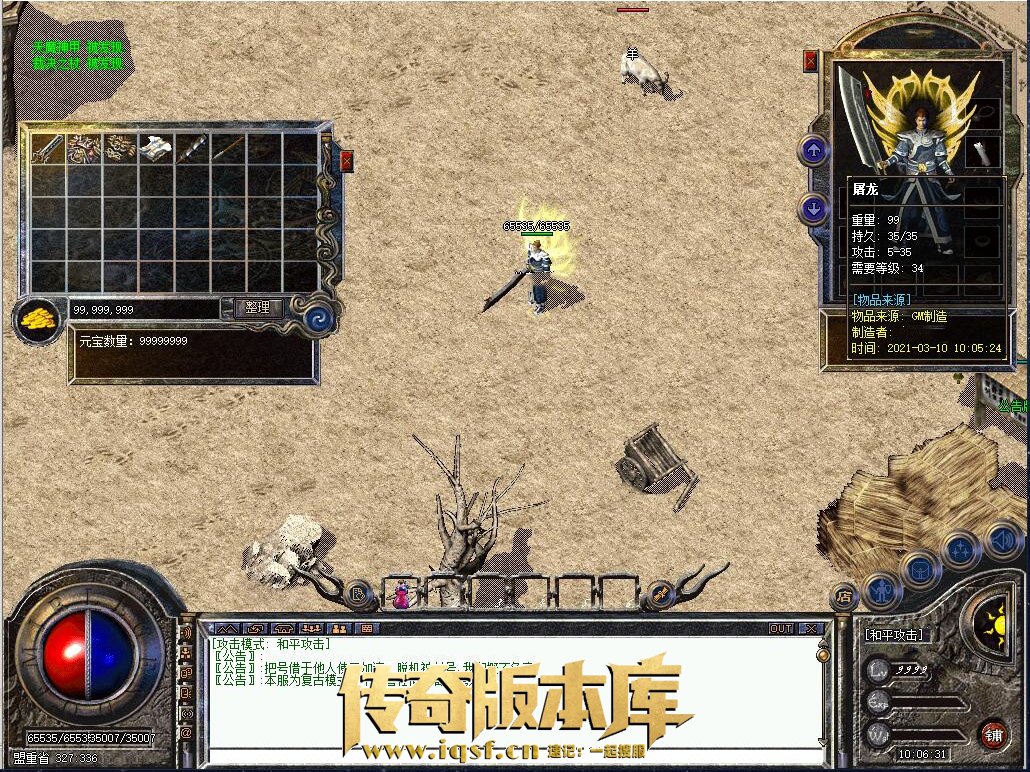This screenshot has width=1030, height=772.
Task: Click the OUT button on chat bar
Action: click(x=781, y=629)
